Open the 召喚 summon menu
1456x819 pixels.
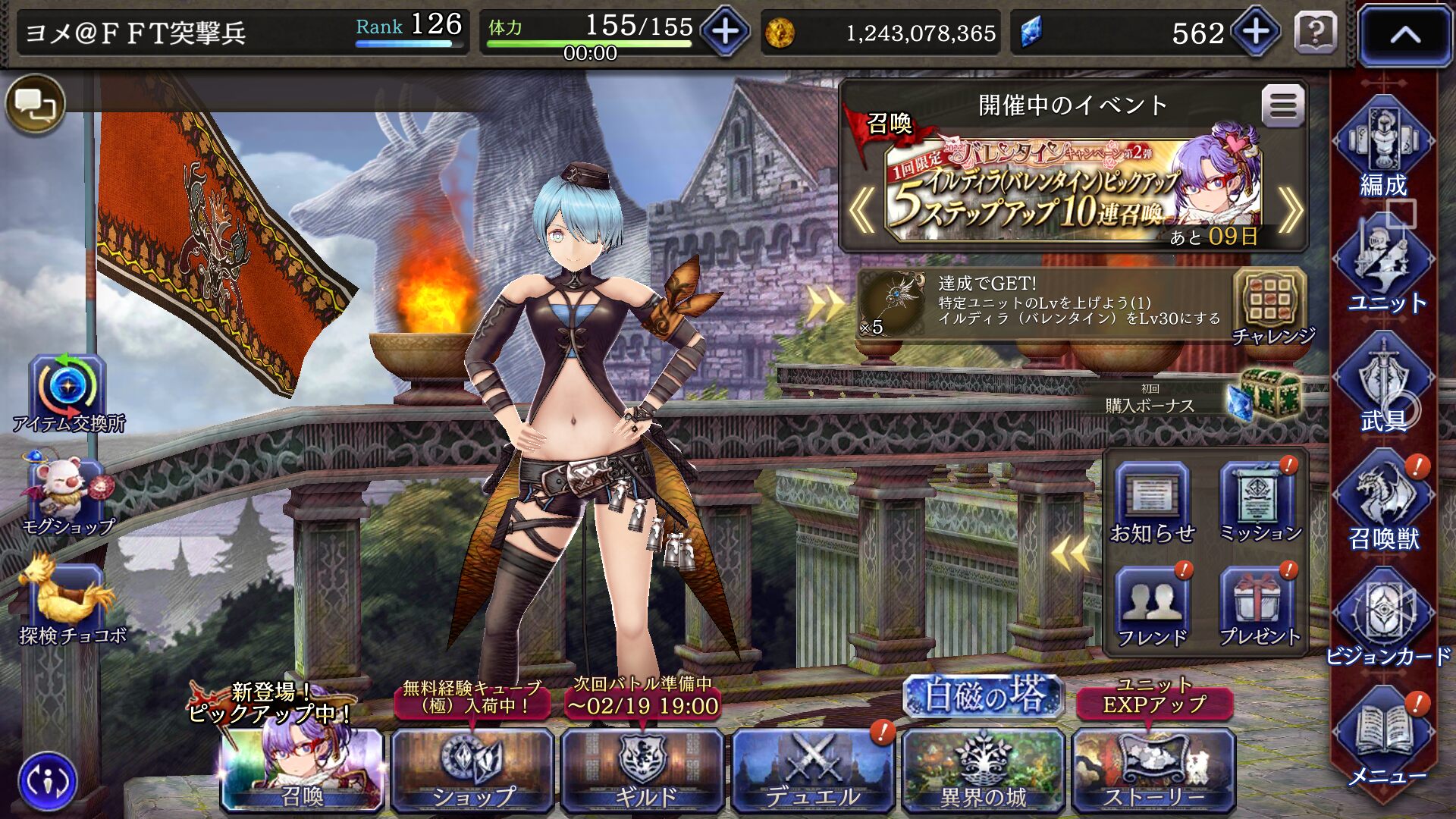[x=302, y=769]
